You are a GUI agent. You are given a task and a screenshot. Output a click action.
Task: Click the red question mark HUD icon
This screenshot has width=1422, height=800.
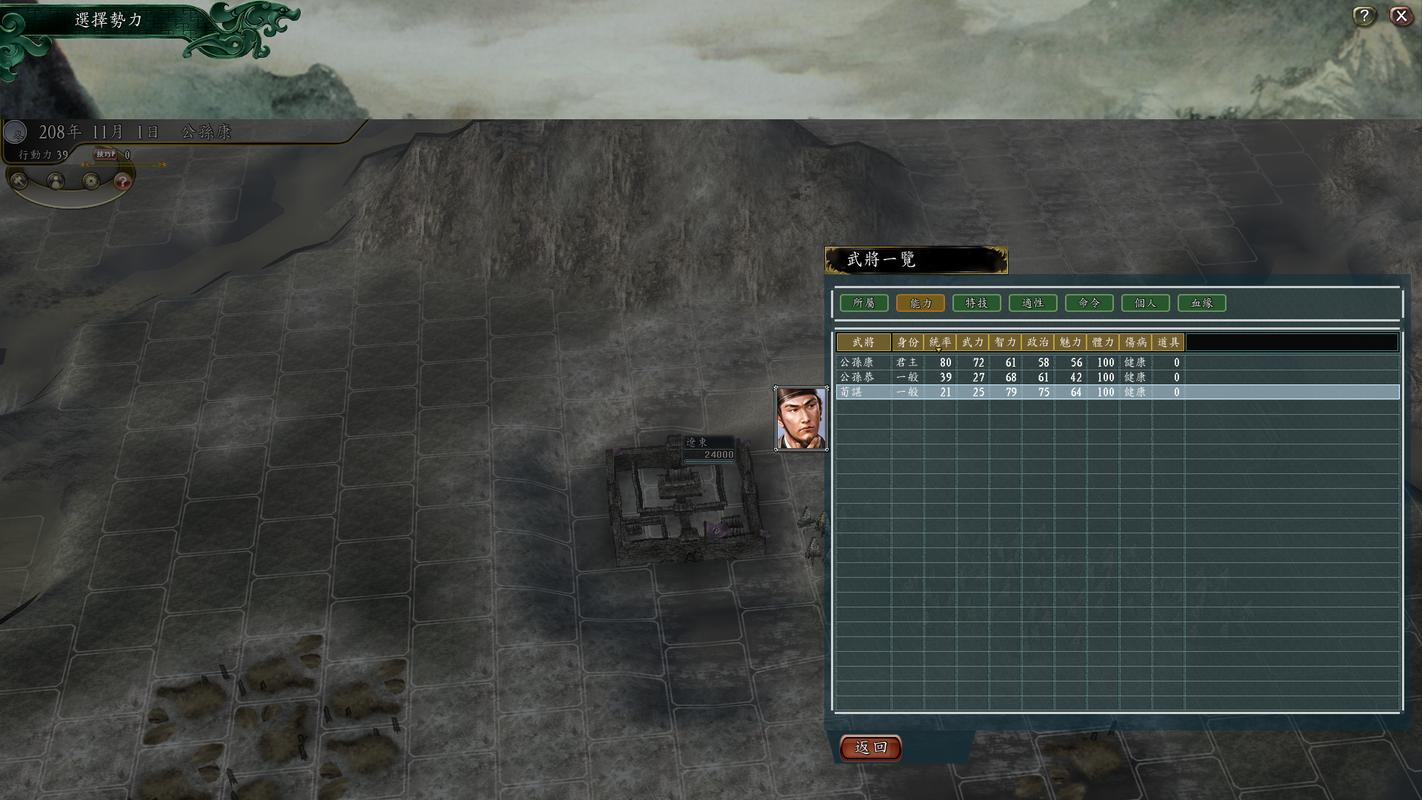point(122,181)
